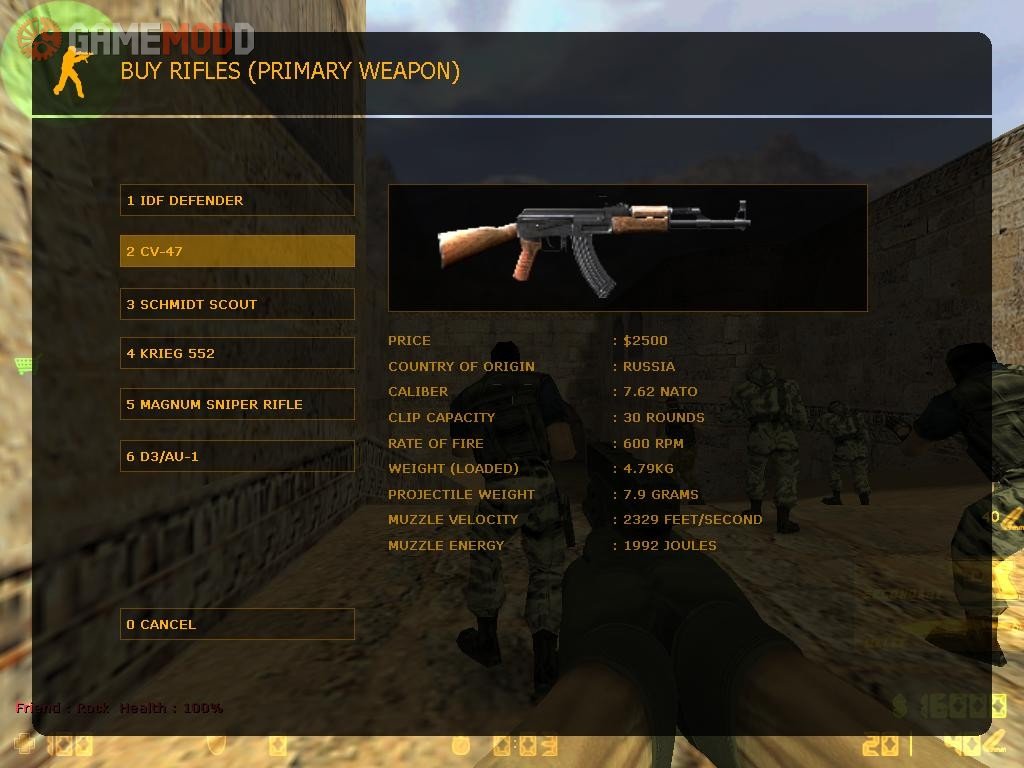Cancel the rifle buy menu
The image size is (1024, 768).
click(237, 624)
